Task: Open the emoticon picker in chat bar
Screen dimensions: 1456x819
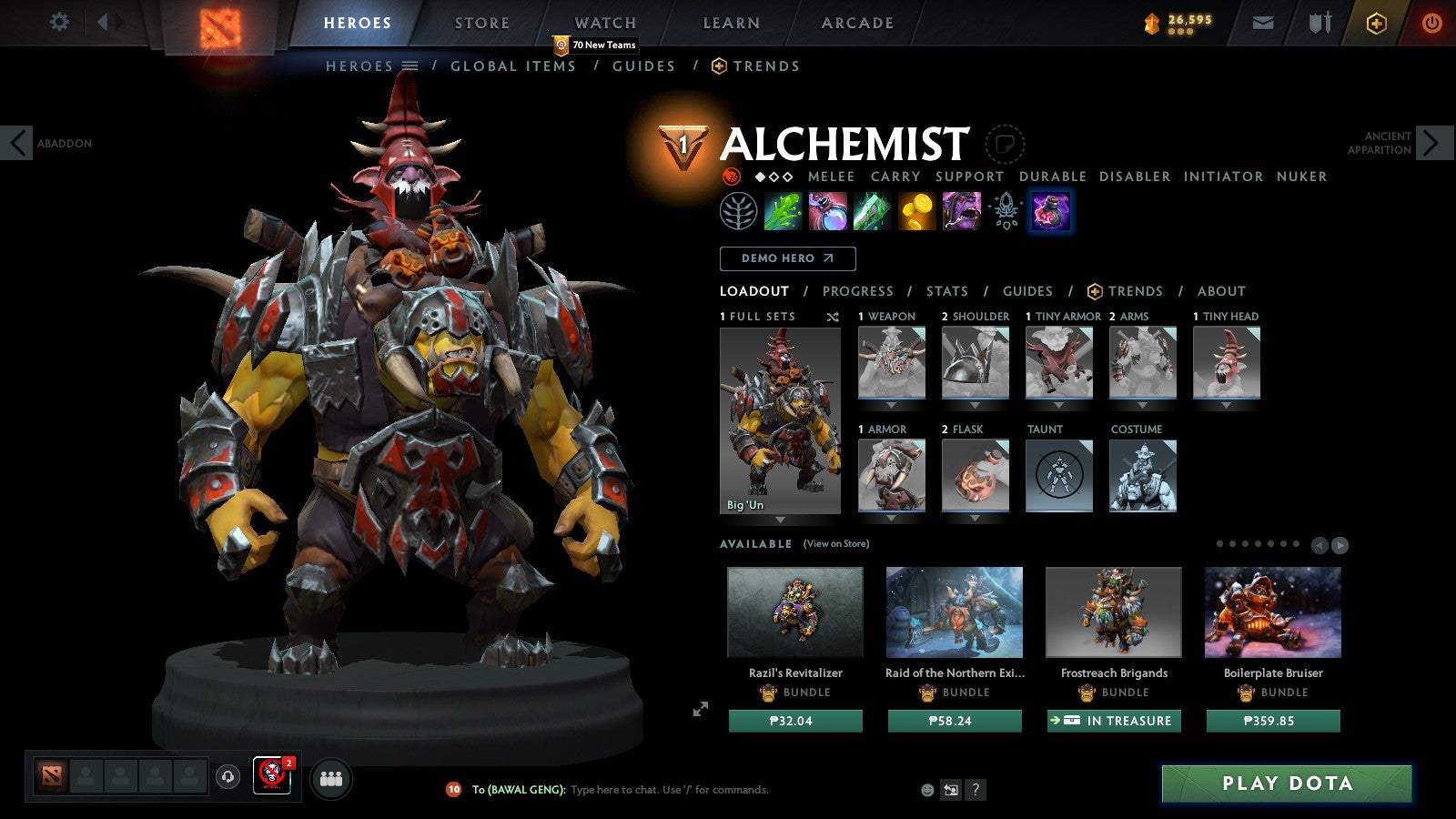Action: coord(926,789)
